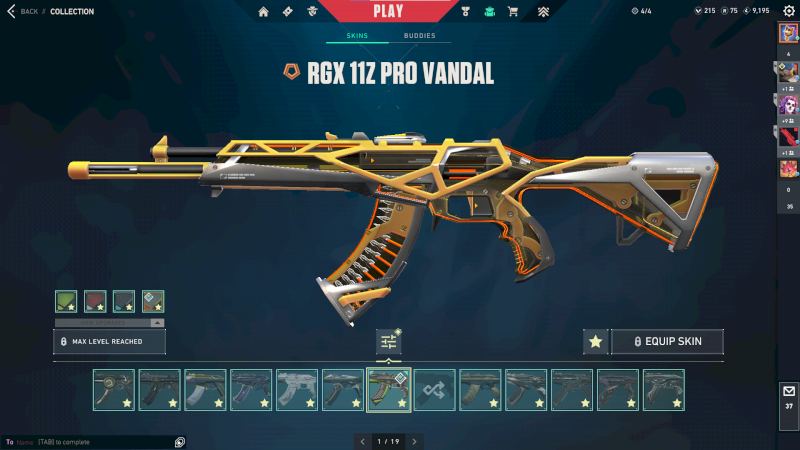The width and height of the screenshot is (800, 450).
Task: Go to the previous skin page
Action: (x=362, y=441)
